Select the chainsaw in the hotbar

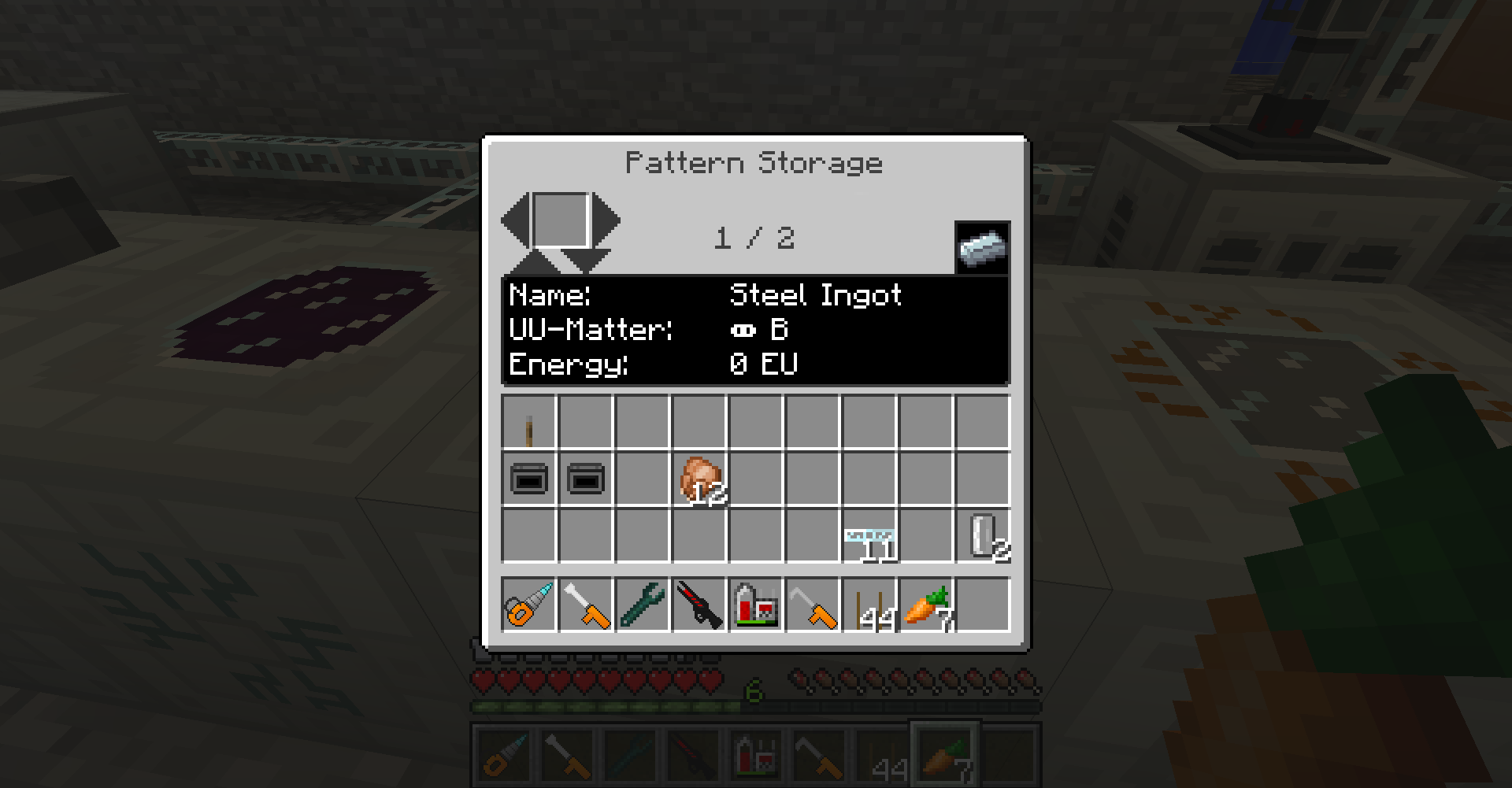click(x=529, y=605)
